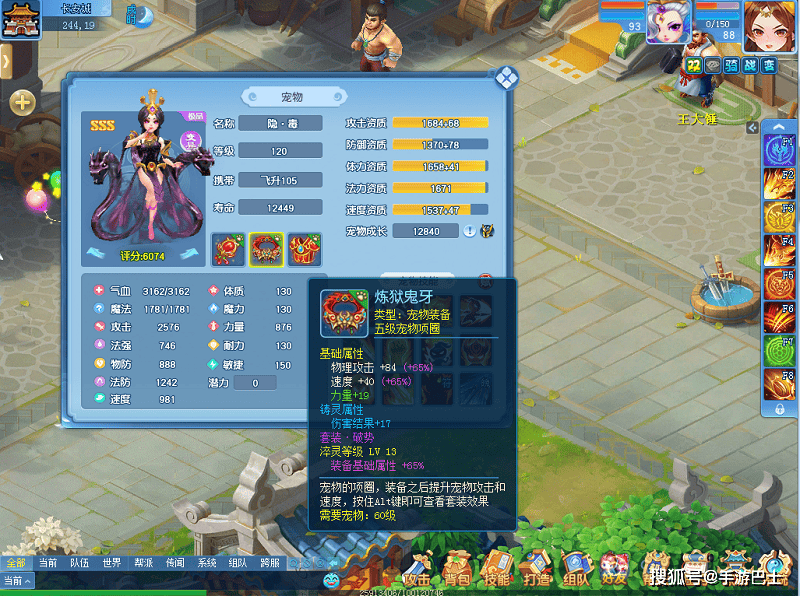Switch chat to the 世界 channel tab
Viewport: 800px width, 596px height.
(111, 563)
